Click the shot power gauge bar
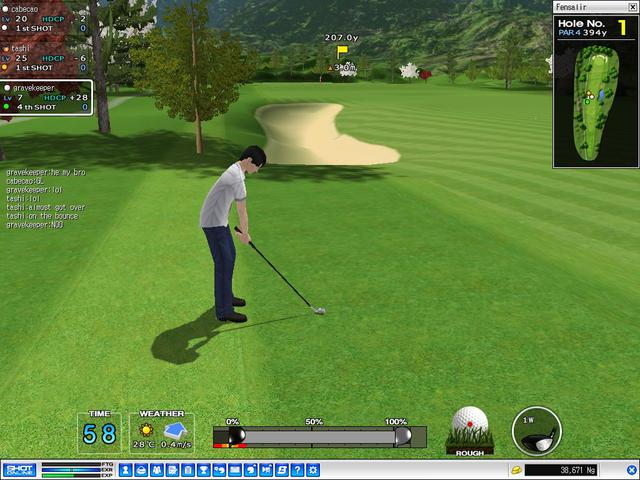640x480 pixels. (319, 437)
